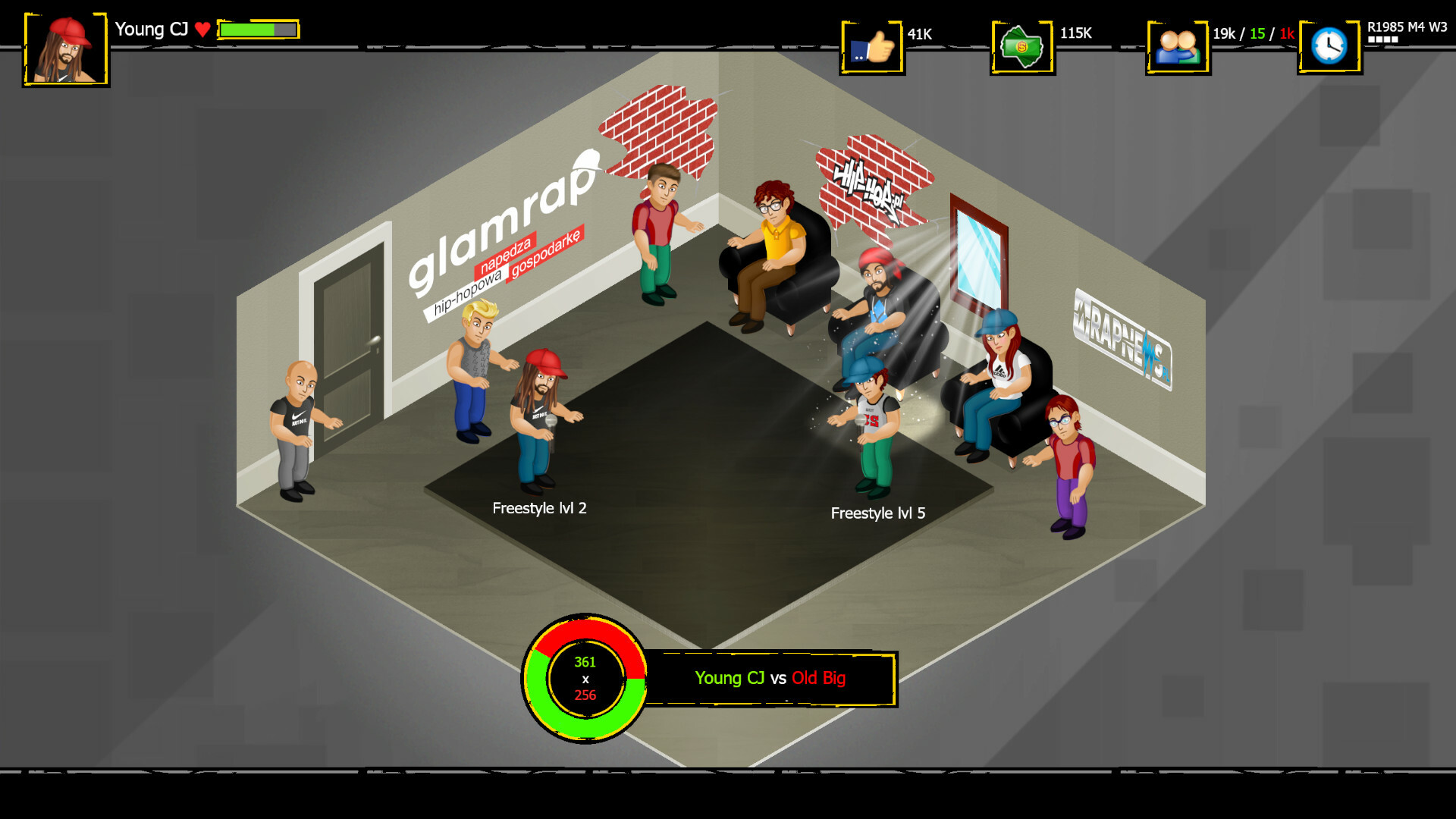The image size is (1456, 819).
Task: Click the battle score ring showing 361 x 256
Action: [584, 677]
